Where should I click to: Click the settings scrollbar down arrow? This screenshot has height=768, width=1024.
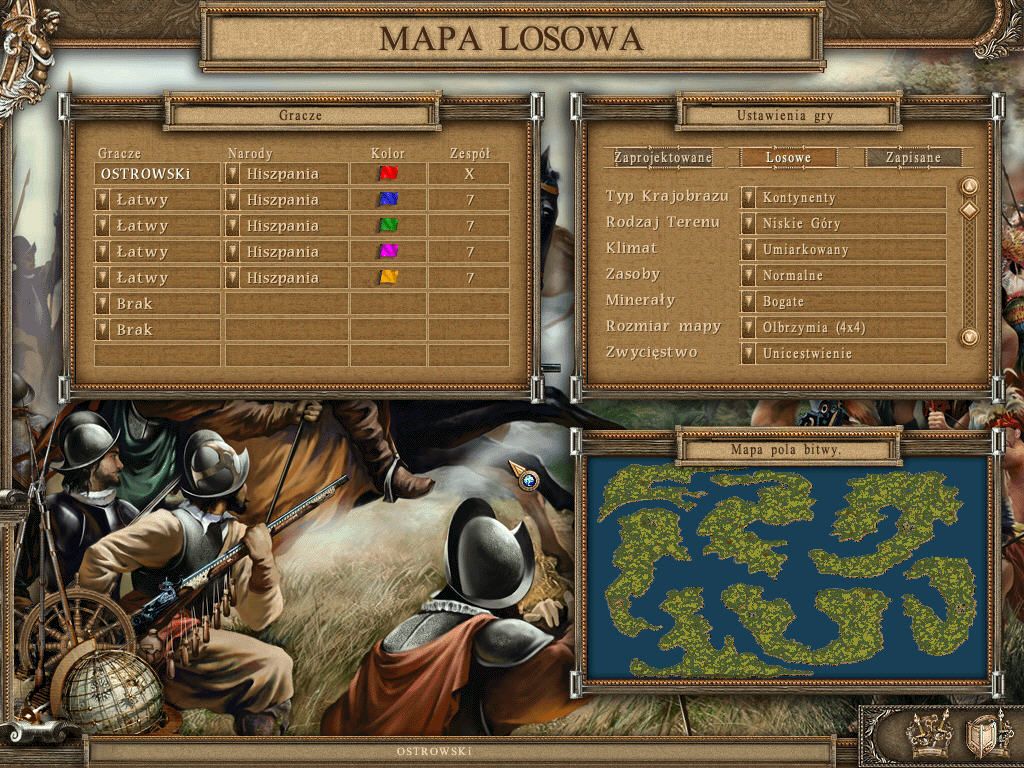point(968,337)
